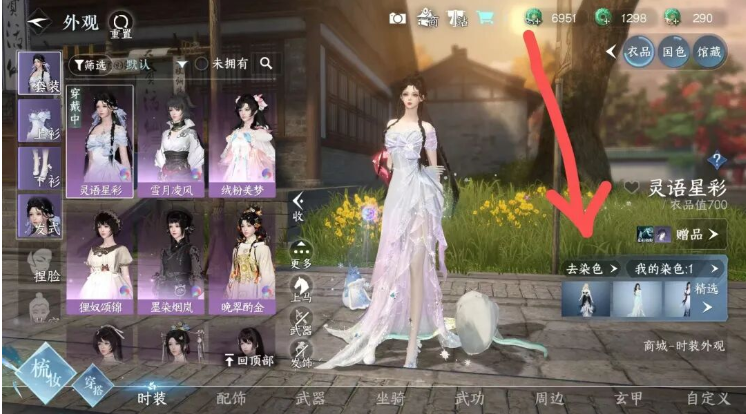Switch to the 国色 category
The width and height of the screenshot is (746, 414).
coord(673,51)
